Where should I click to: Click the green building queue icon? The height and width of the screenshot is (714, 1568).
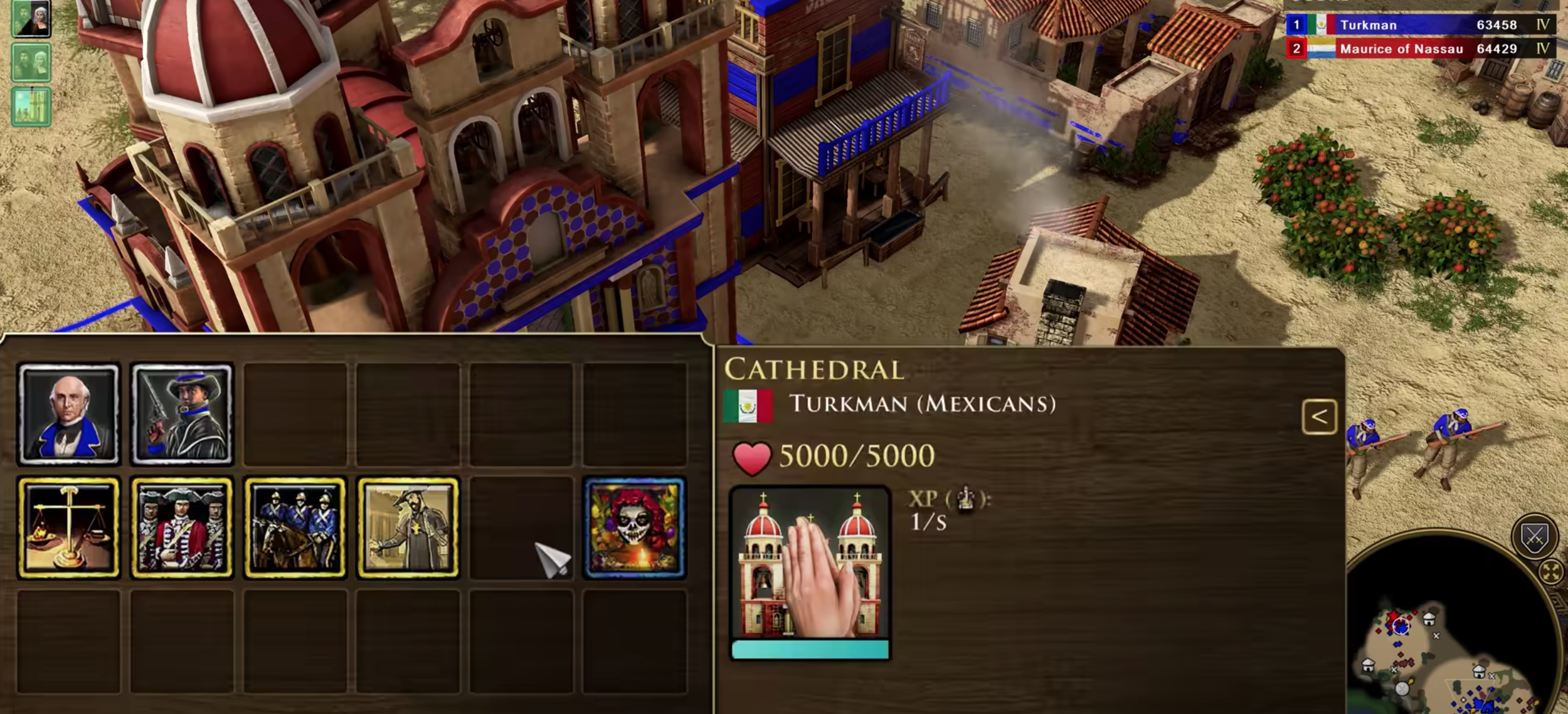point(31,106)
